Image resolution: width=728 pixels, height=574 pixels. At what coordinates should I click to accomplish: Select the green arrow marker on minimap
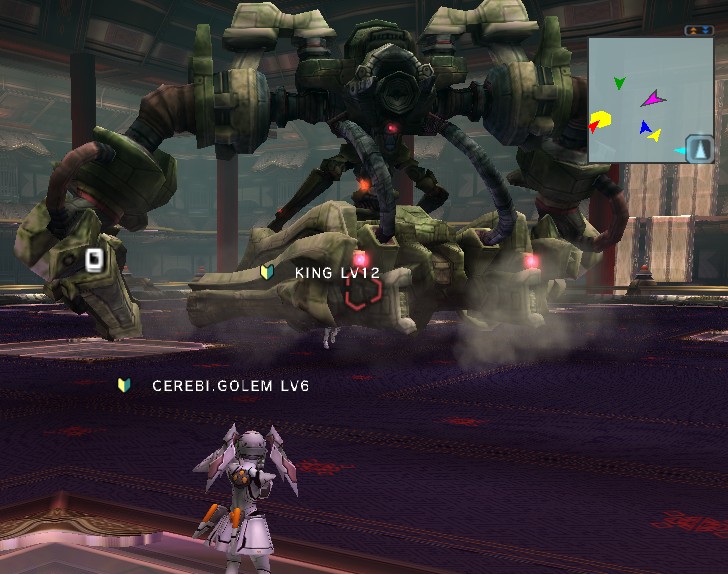click(620, 83)
